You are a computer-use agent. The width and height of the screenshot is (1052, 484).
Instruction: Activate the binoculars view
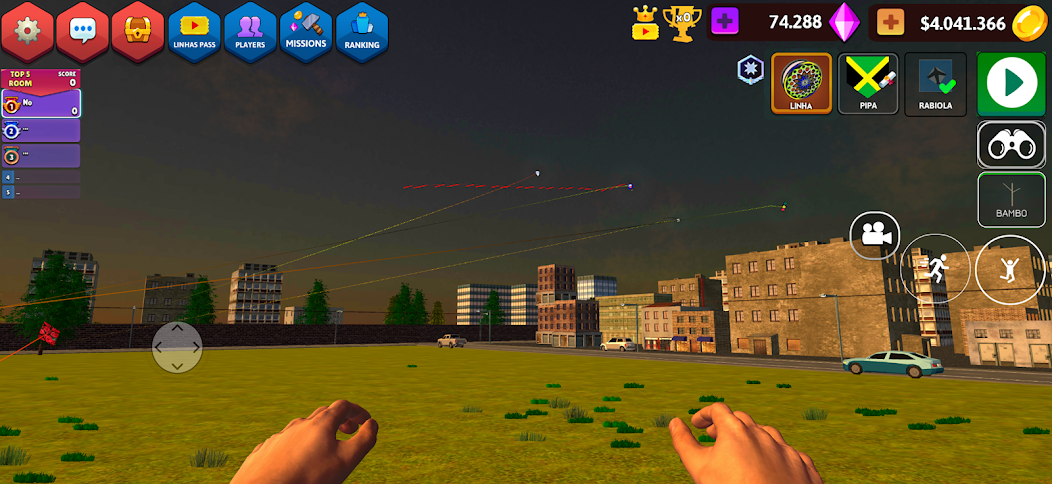1011,145
